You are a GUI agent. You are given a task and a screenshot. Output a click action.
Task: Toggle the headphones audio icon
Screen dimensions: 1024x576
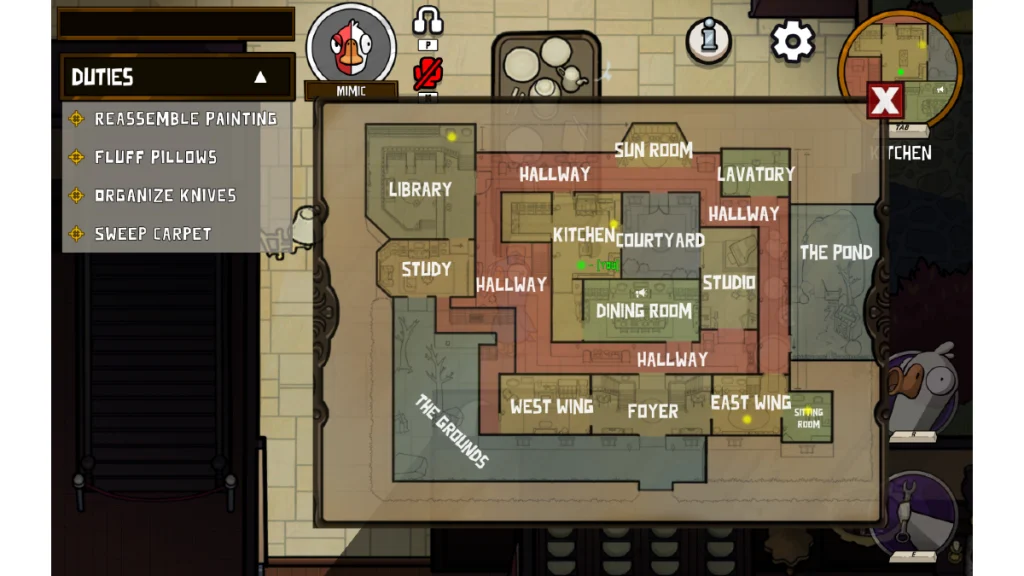[428, 22]
